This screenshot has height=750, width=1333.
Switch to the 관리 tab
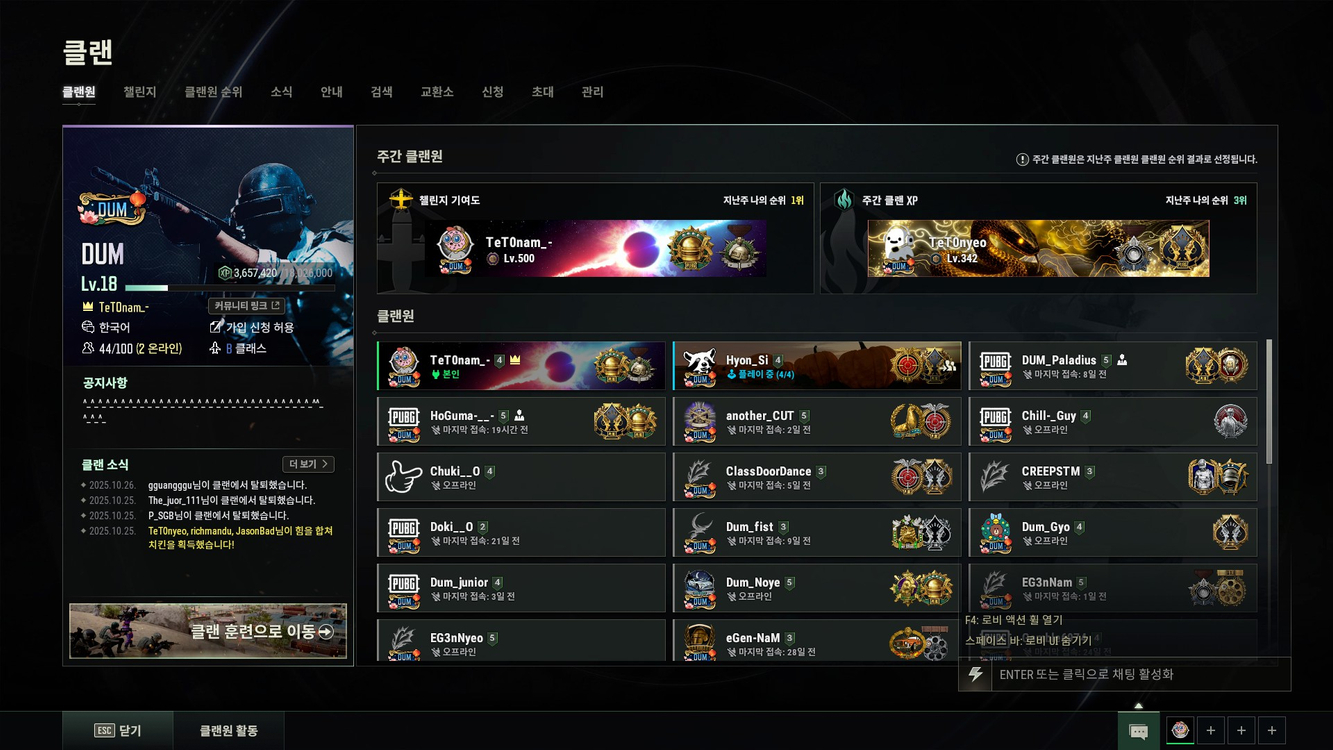pyautogui.click(x=592, y=92)
